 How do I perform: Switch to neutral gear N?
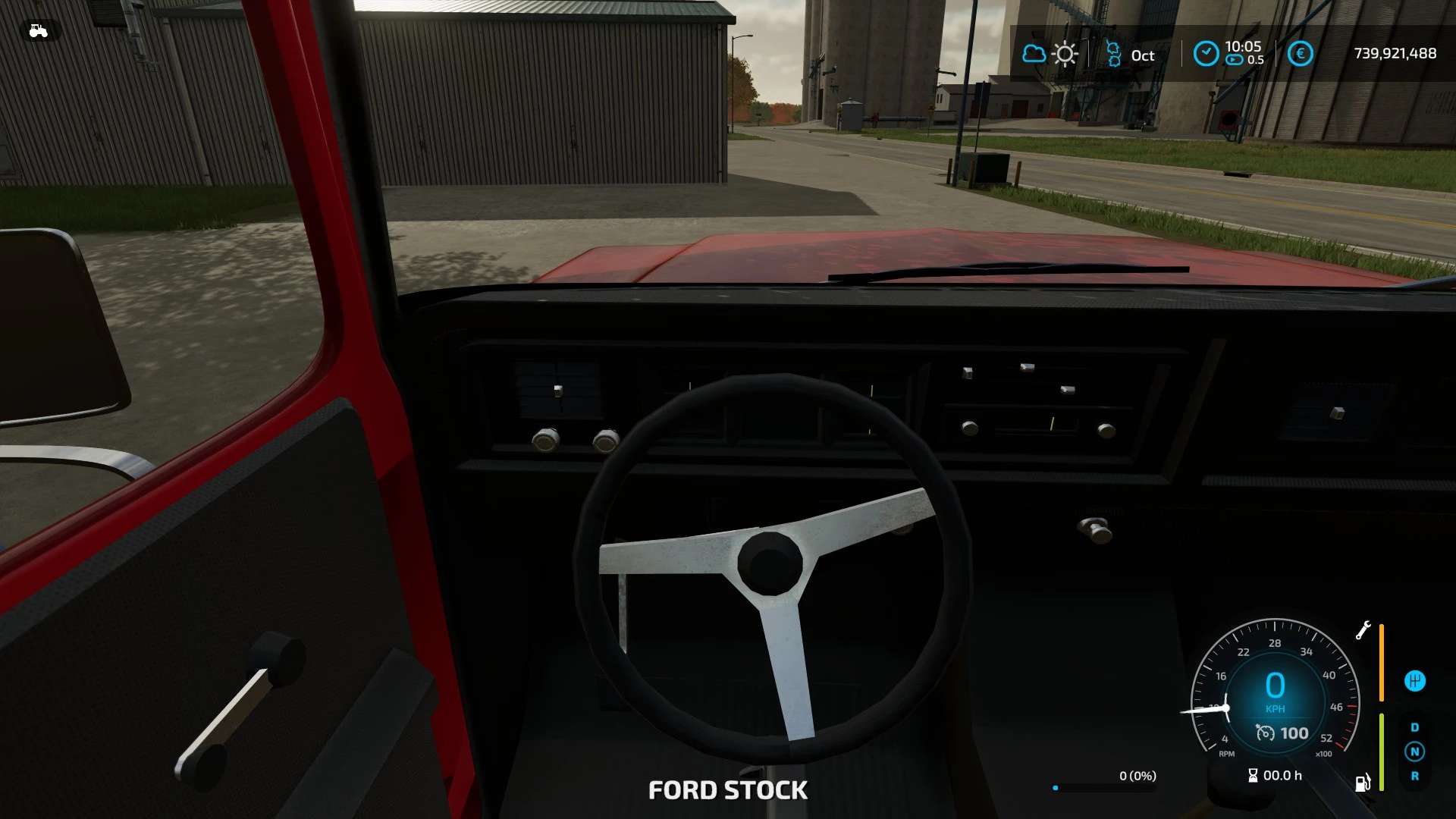tap(1414, 752)
